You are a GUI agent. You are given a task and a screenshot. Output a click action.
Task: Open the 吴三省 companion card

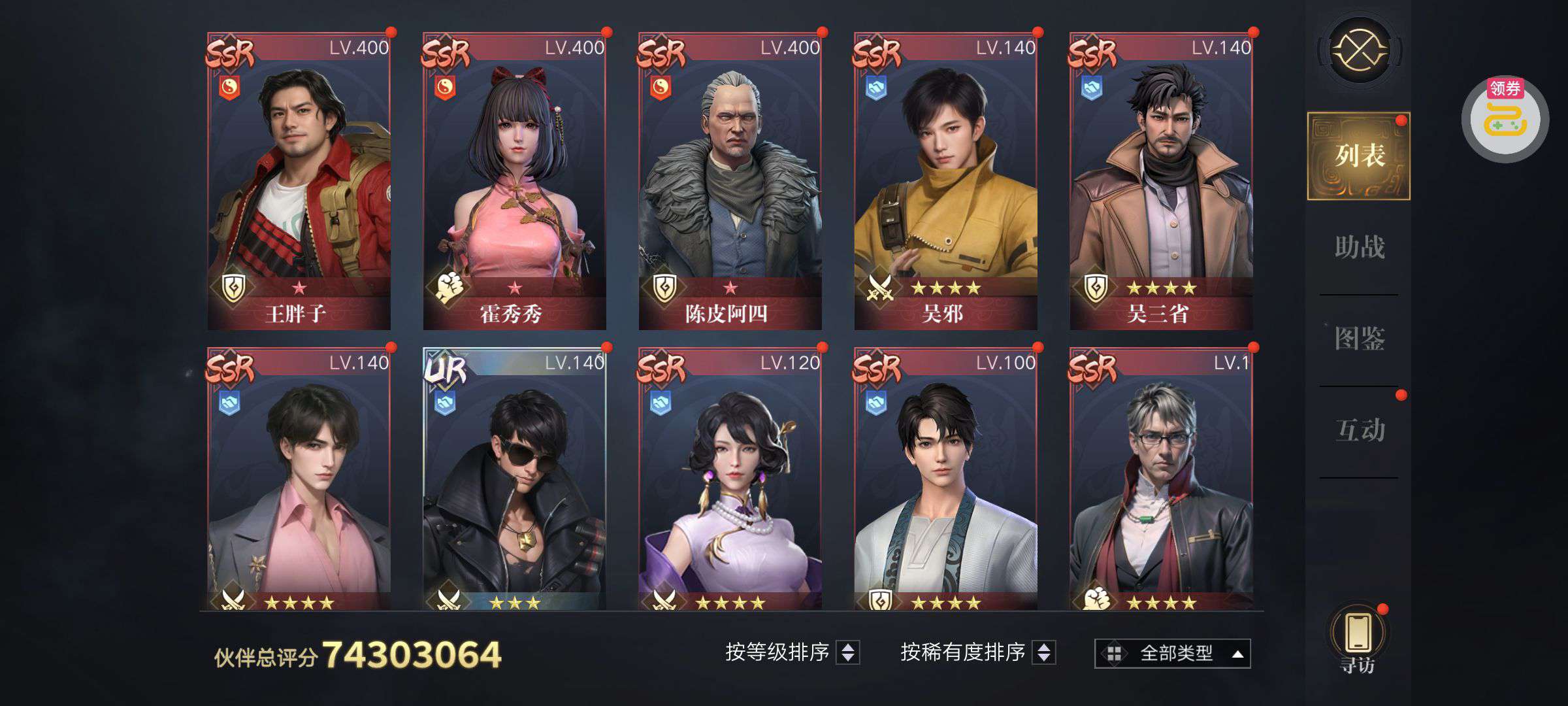click(1161, 182)
